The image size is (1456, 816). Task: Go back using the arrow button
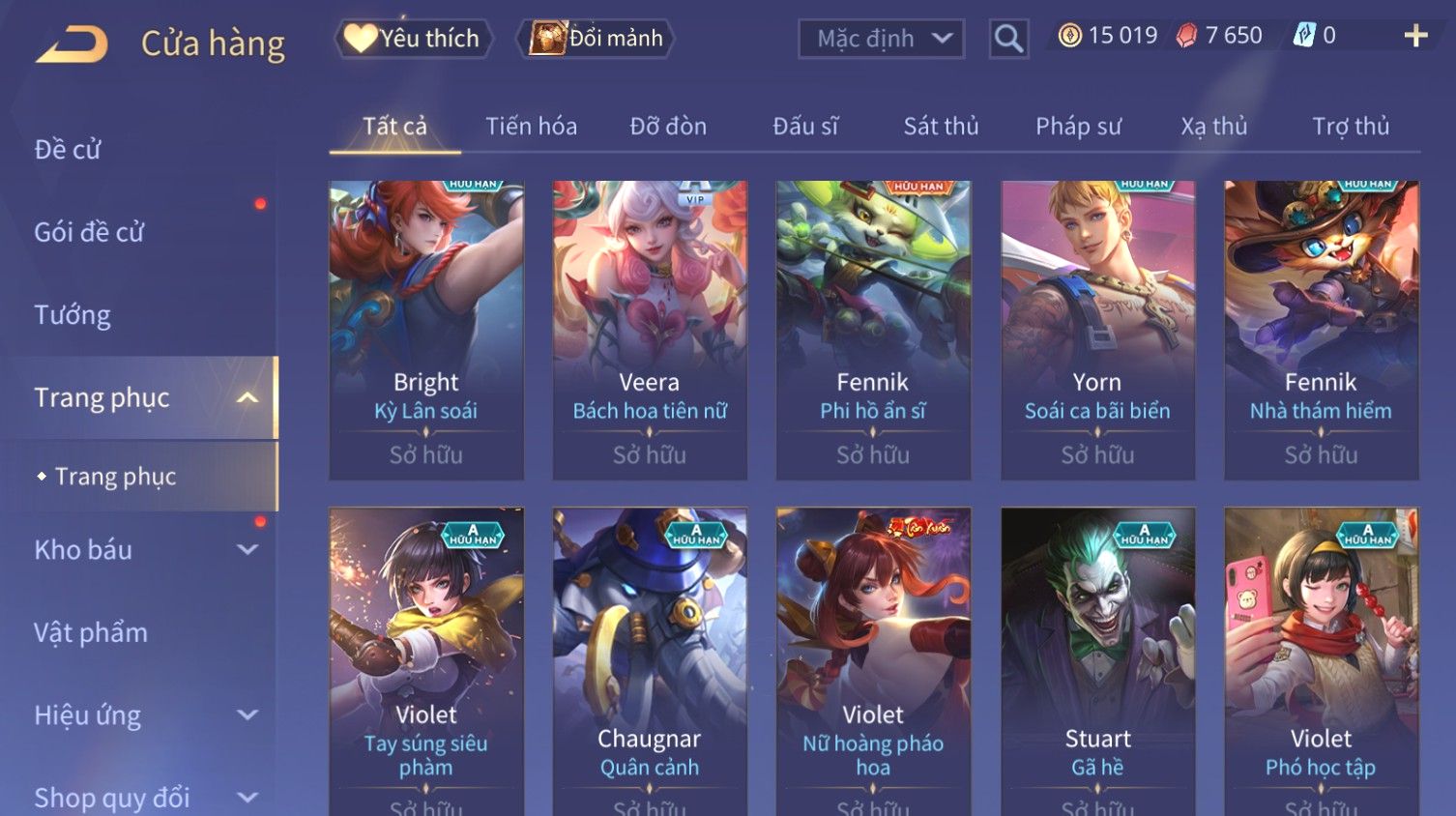(72, 44)
